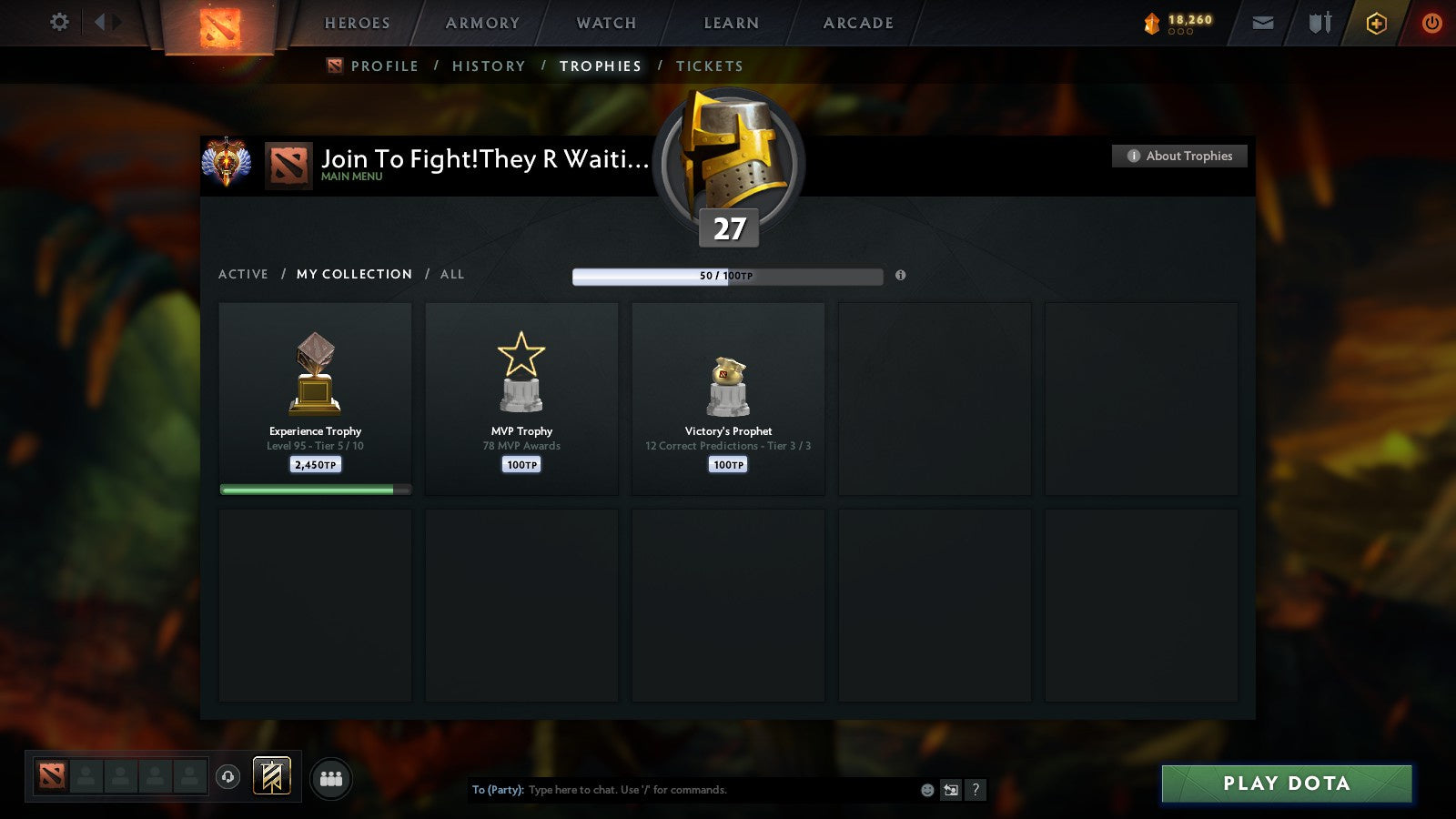Click the Dota Plus hexagon icon
Image resolution: width=1456 pixels, height=819 pixels.
pyautogui.click(x=1376, y=23)
